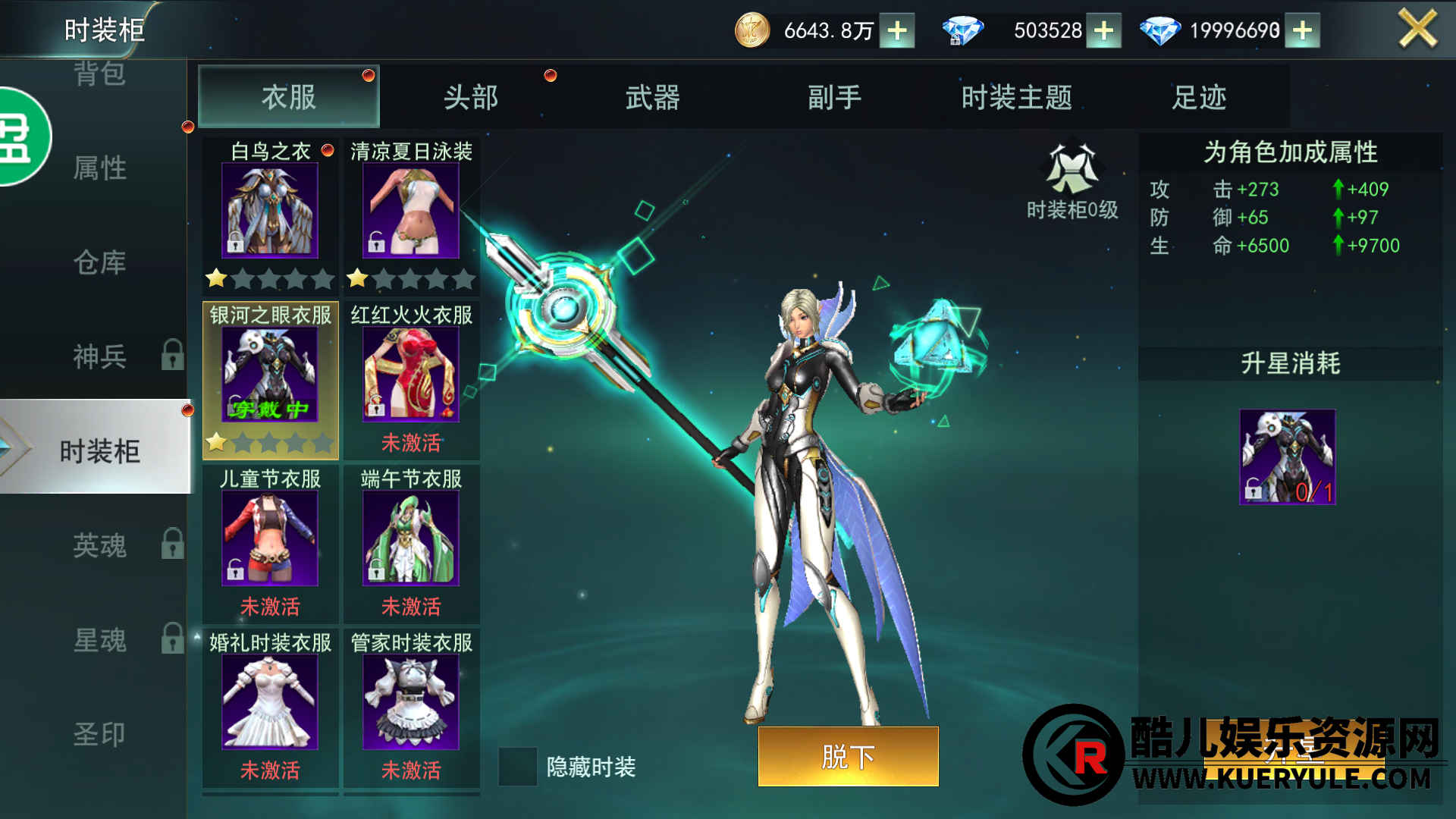Select the 白鸟之衣 outfit
This screenshot has height=819, width=1456.
tap(270, 211)
